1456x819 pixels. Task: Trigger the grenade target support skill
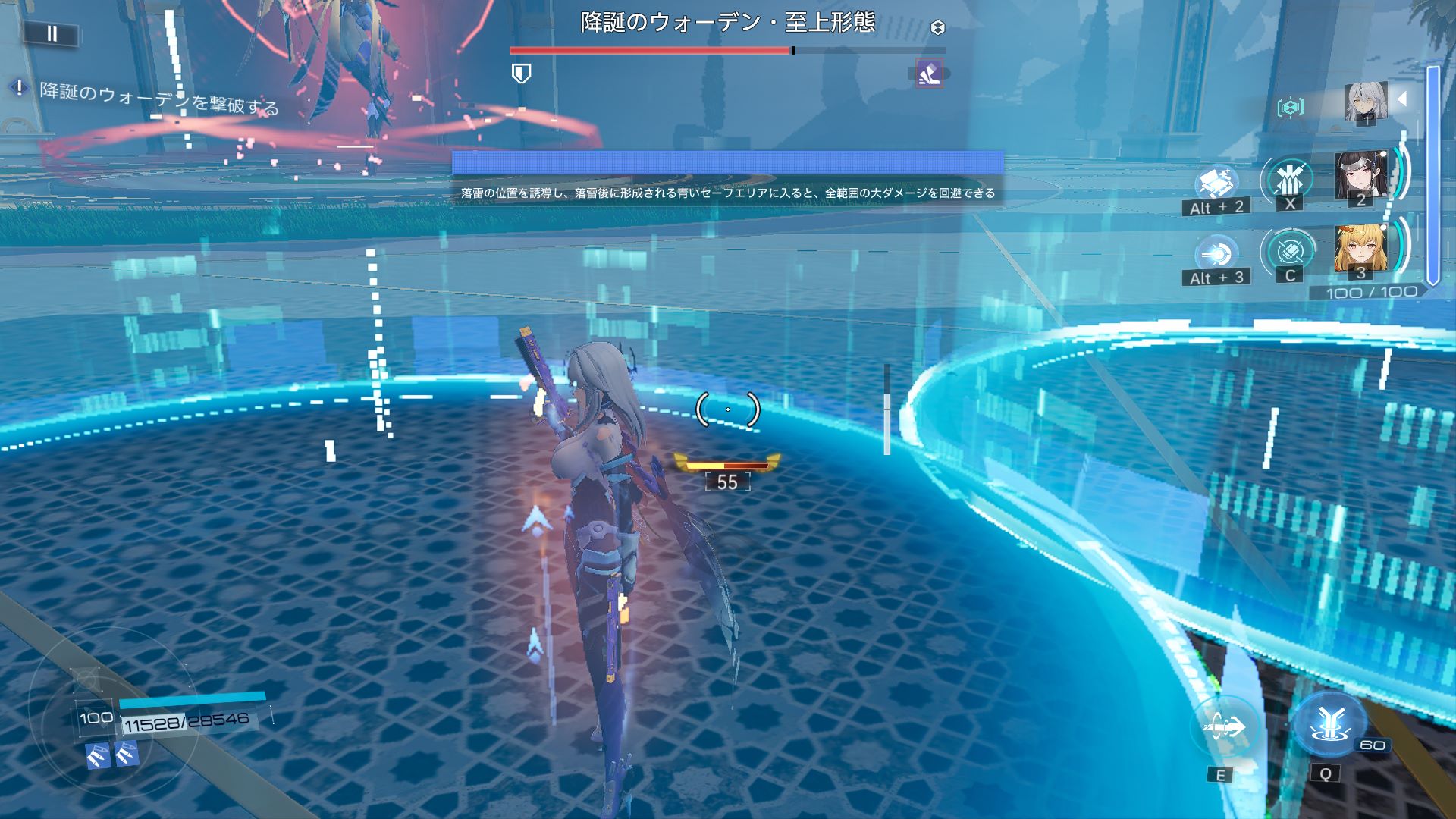click(1289, 251)
